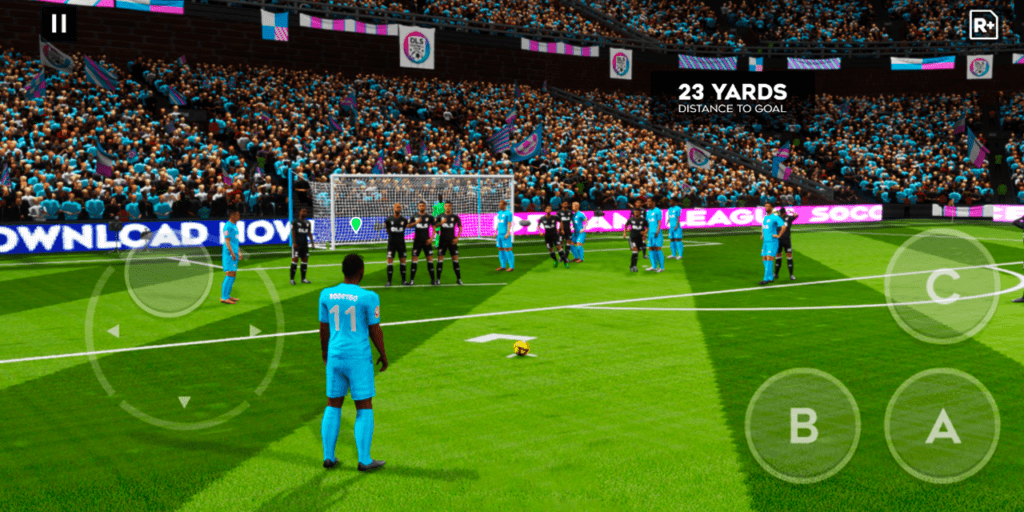
Task: Hit the B action button
Action: 802,426
